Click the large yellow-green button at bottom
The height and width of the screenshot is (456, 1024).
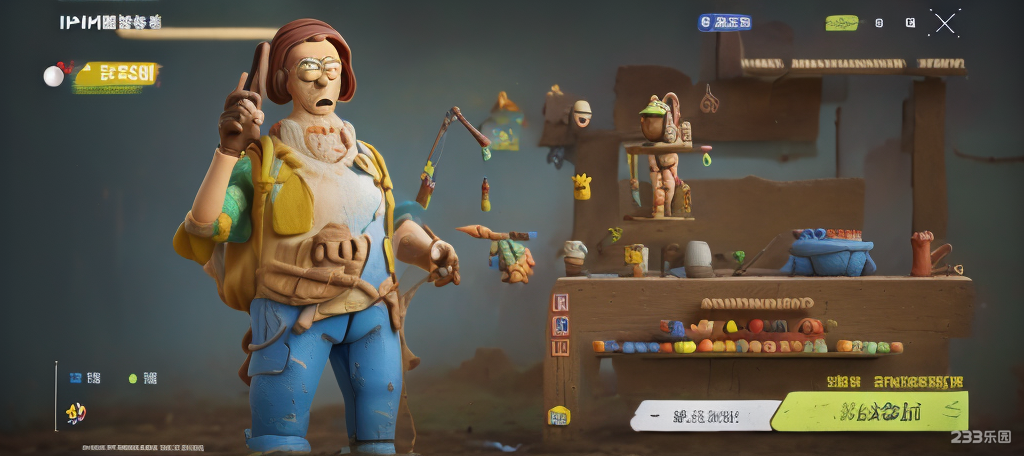(x=871, y=411)
